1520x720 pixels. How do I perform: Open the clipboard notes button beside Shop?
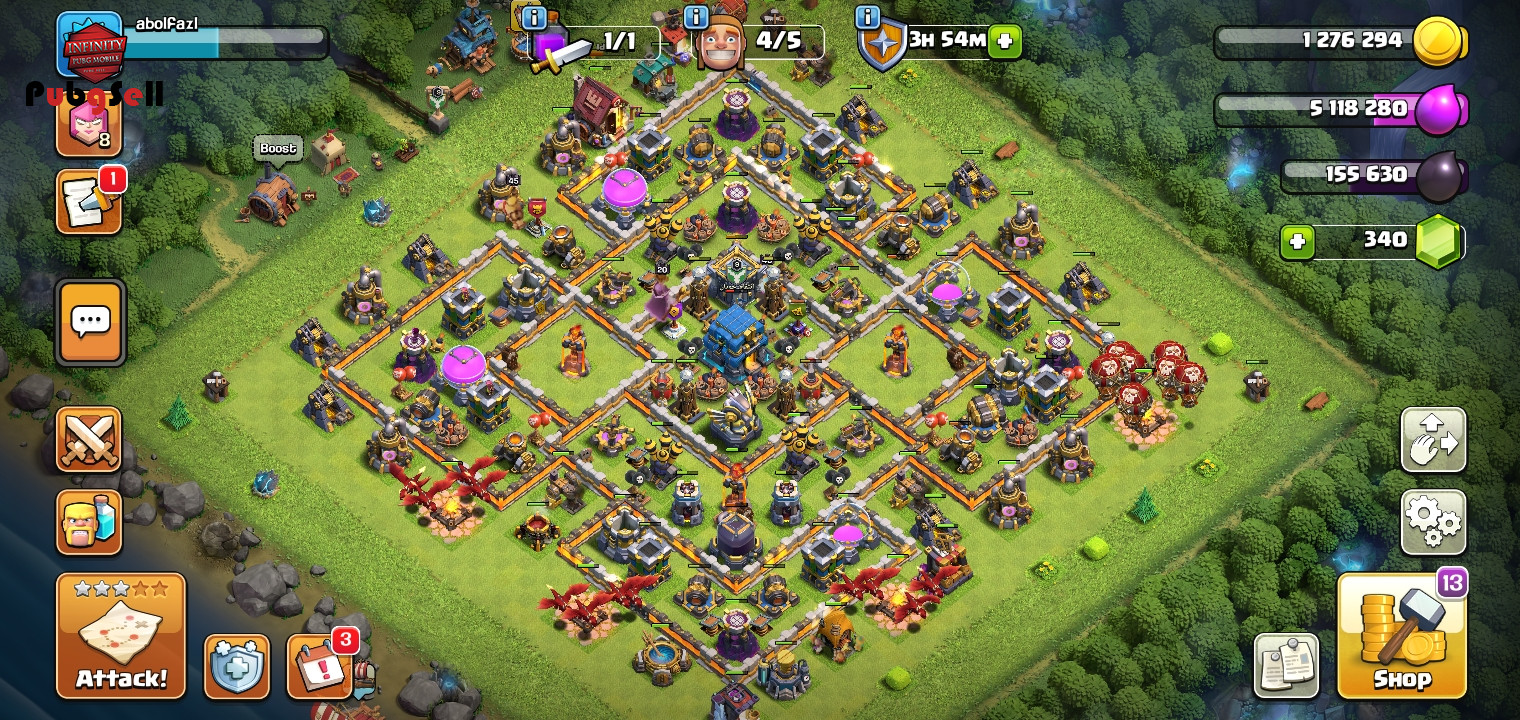1286,666
